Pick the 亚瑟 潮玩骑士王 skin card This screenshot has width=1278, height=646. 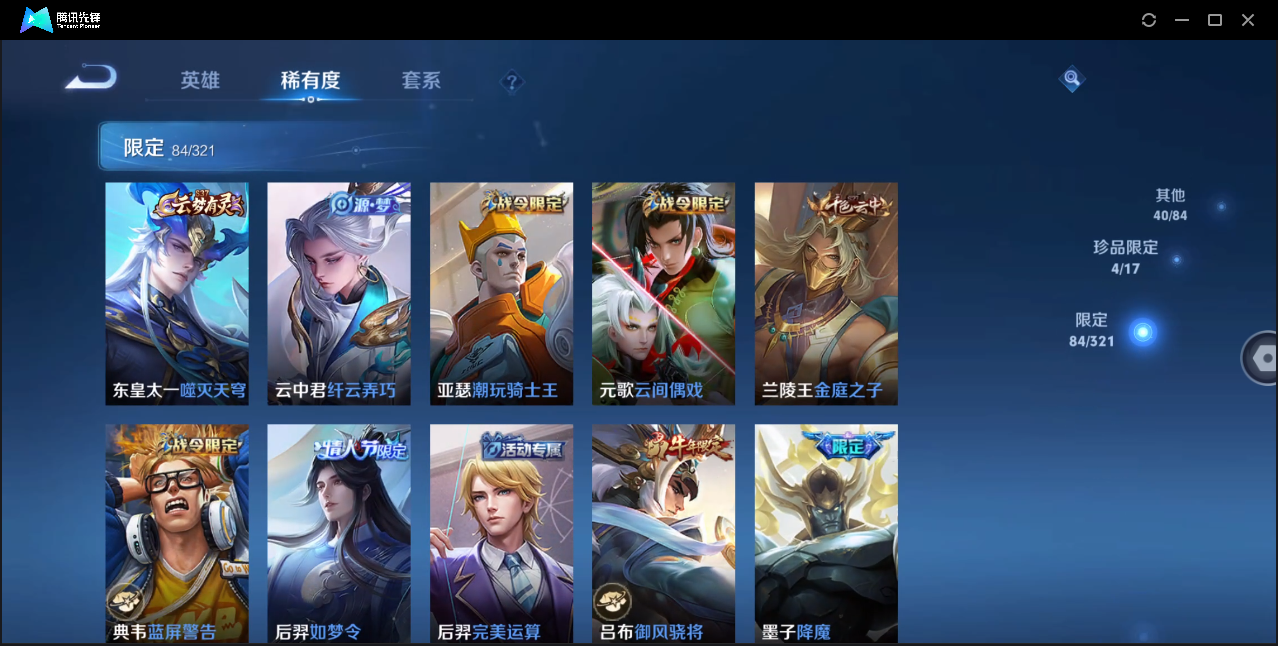pos(501,293)
